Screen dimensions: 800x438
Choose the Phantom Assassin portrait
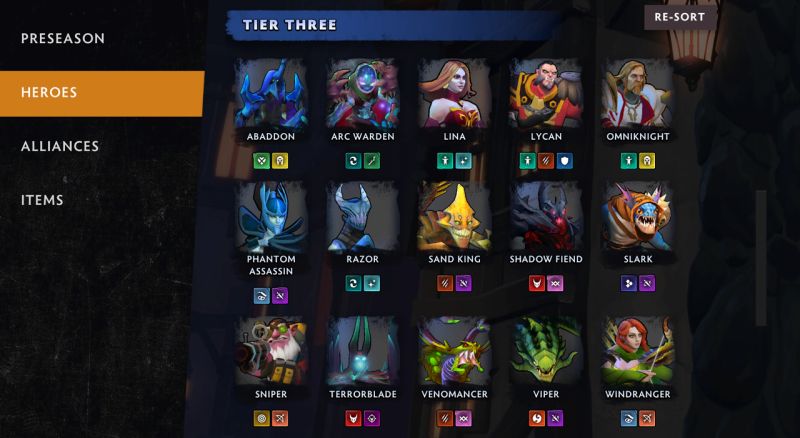pyautogui.click(x=271, y=215)
